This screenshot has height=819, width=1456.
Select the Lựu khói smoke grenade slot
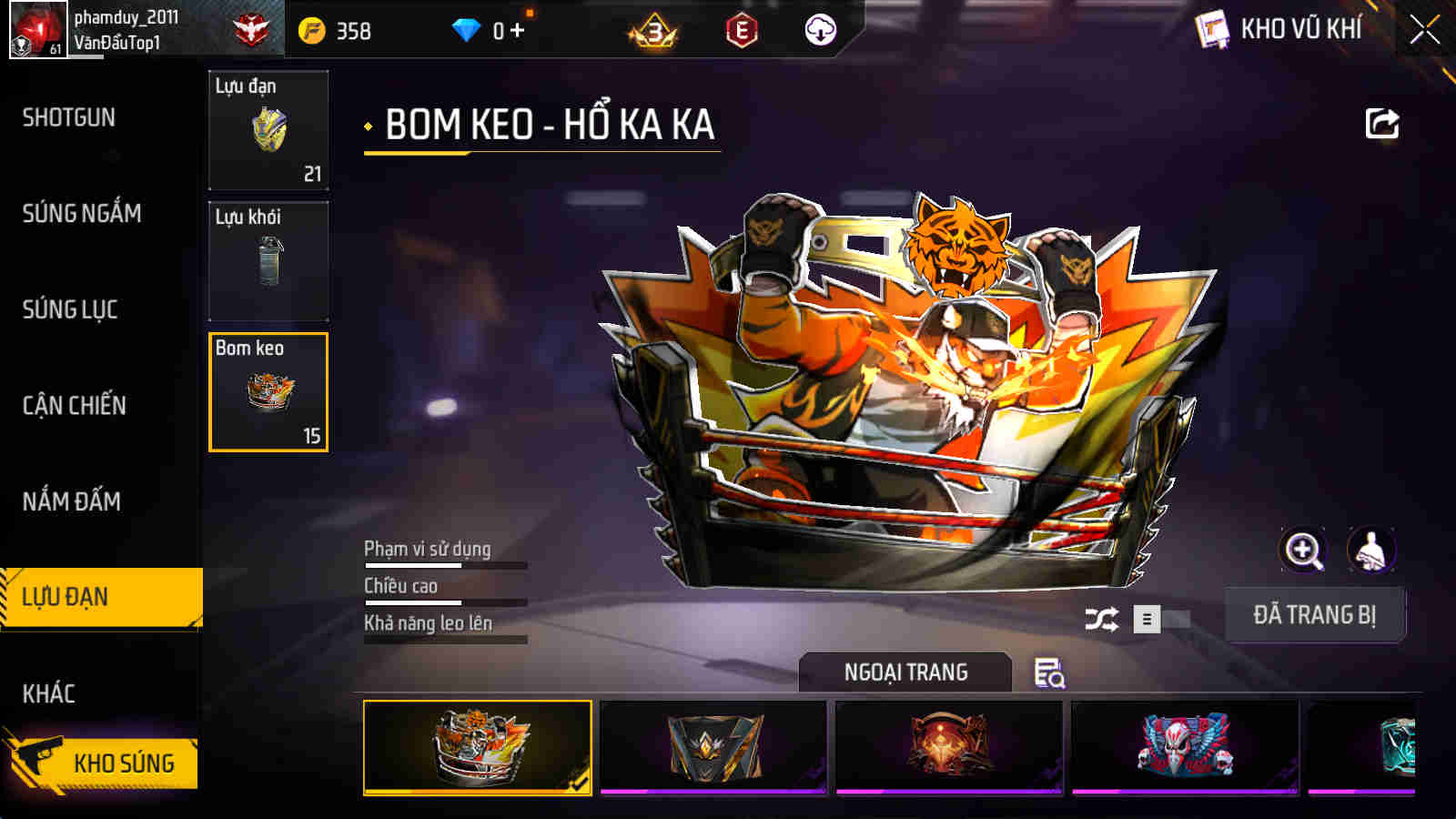(268, 262)
